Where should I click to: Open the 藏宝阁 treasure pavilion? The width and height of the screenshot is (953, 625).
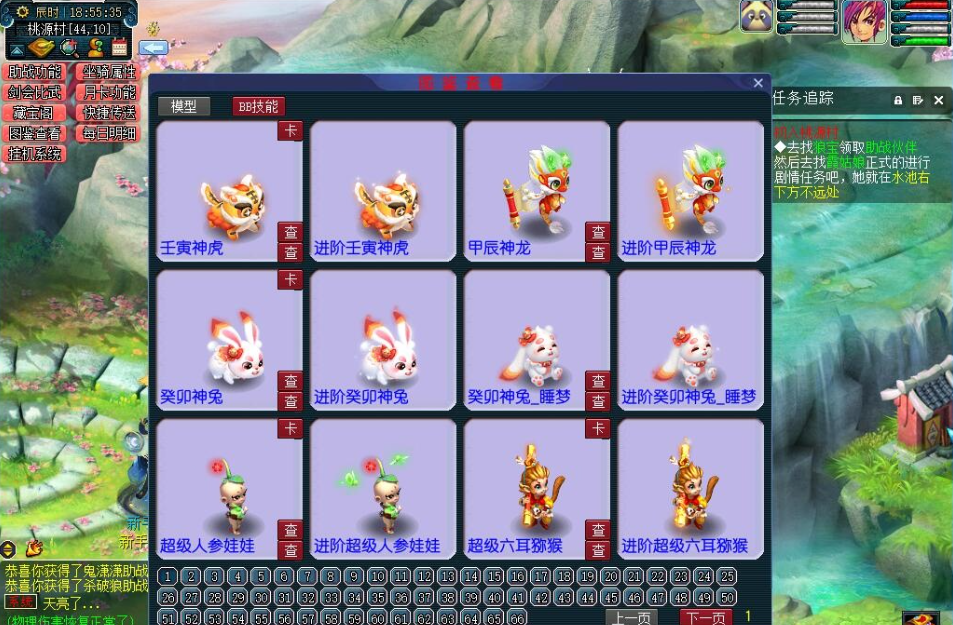(x=35, y=113)
